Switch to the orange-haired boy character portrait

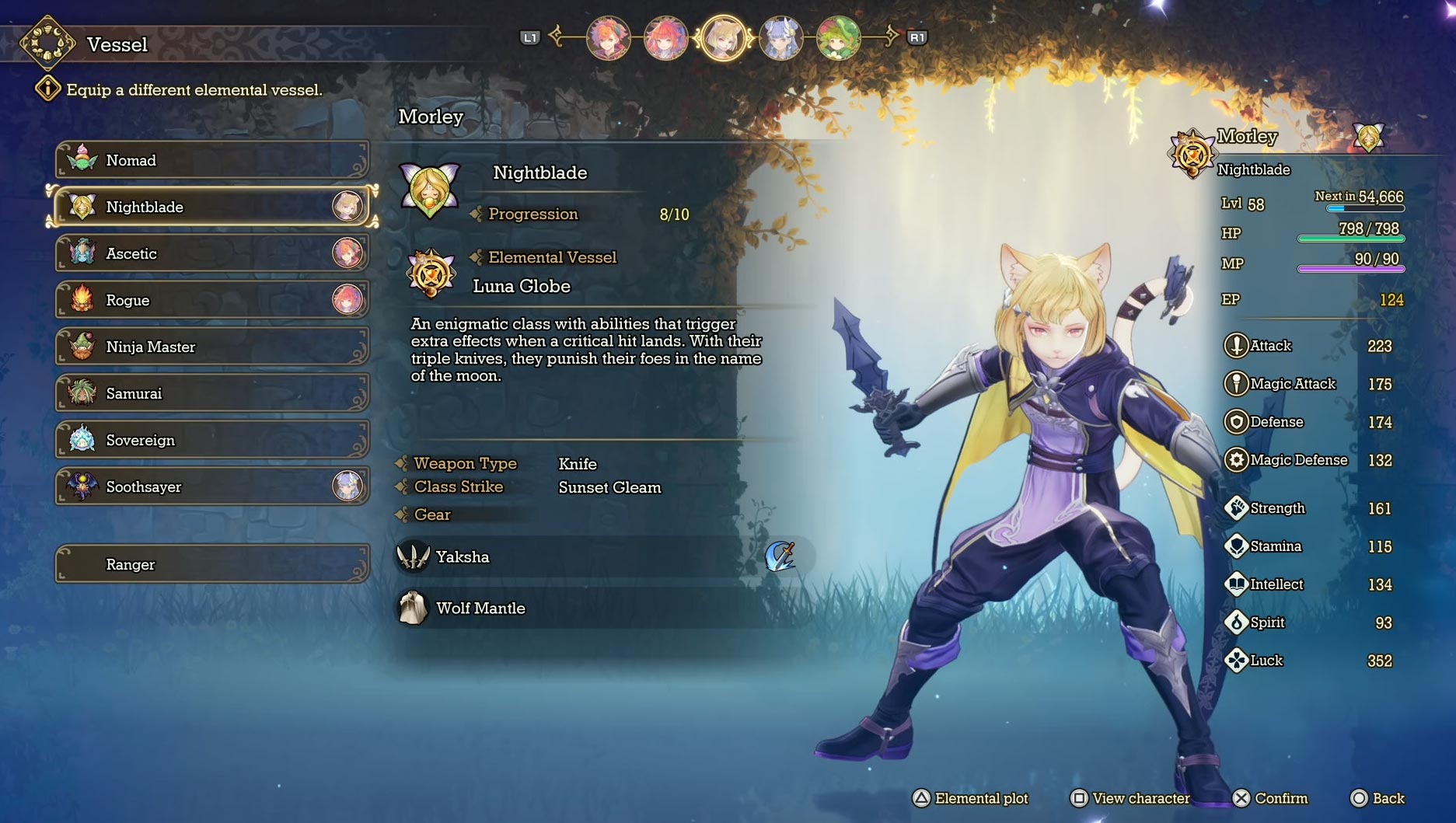click(x=608, y=38)
